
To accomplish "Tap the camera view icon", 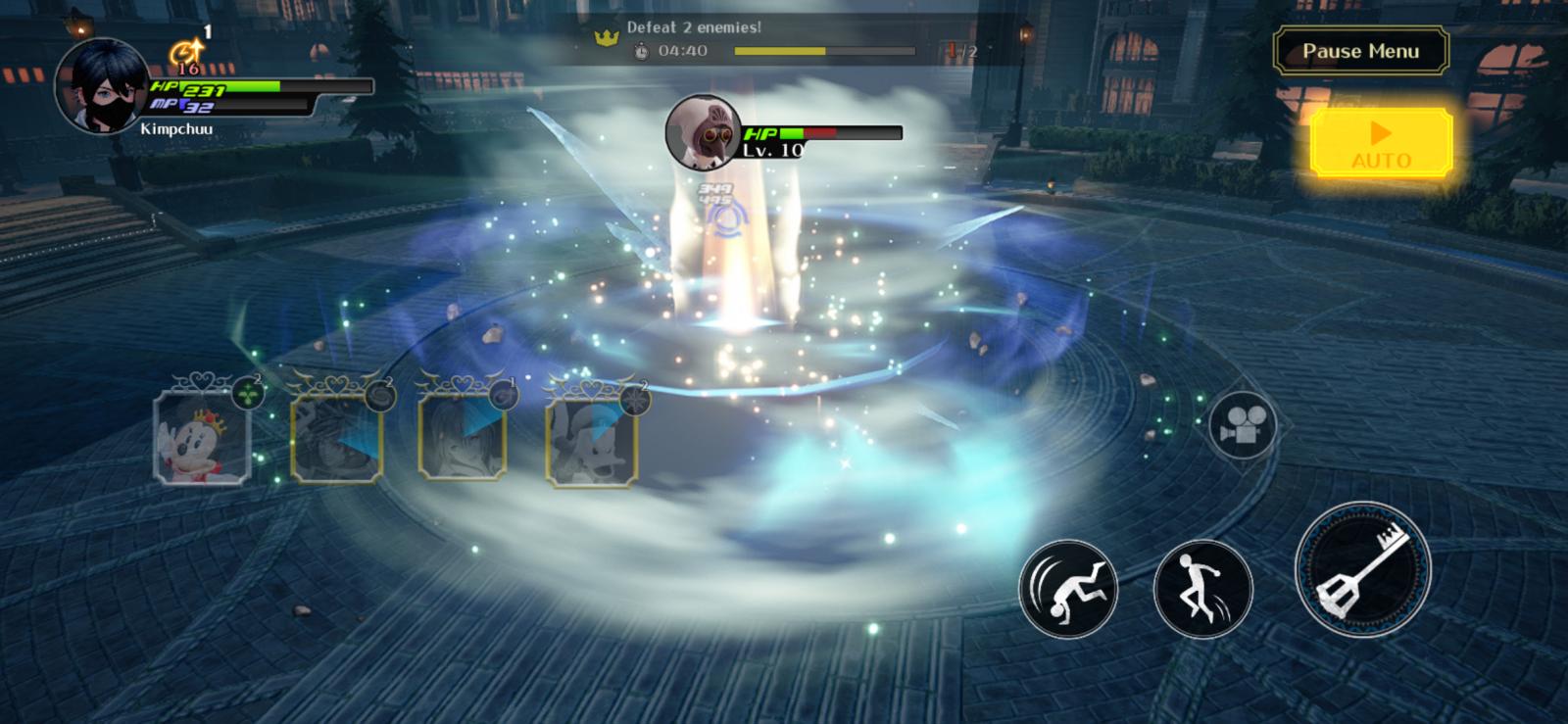I will coord(1242,425).
